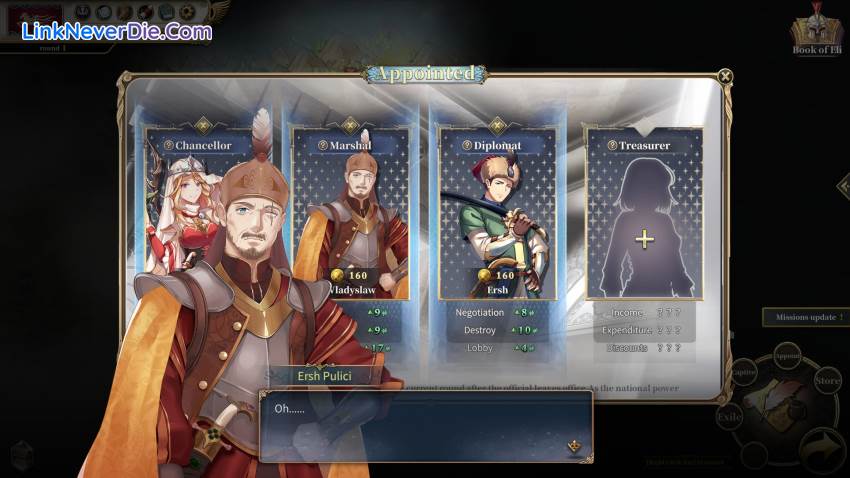Close the Appointed window
The height and width of the screenshot is (478, 850).
(725, 75)
